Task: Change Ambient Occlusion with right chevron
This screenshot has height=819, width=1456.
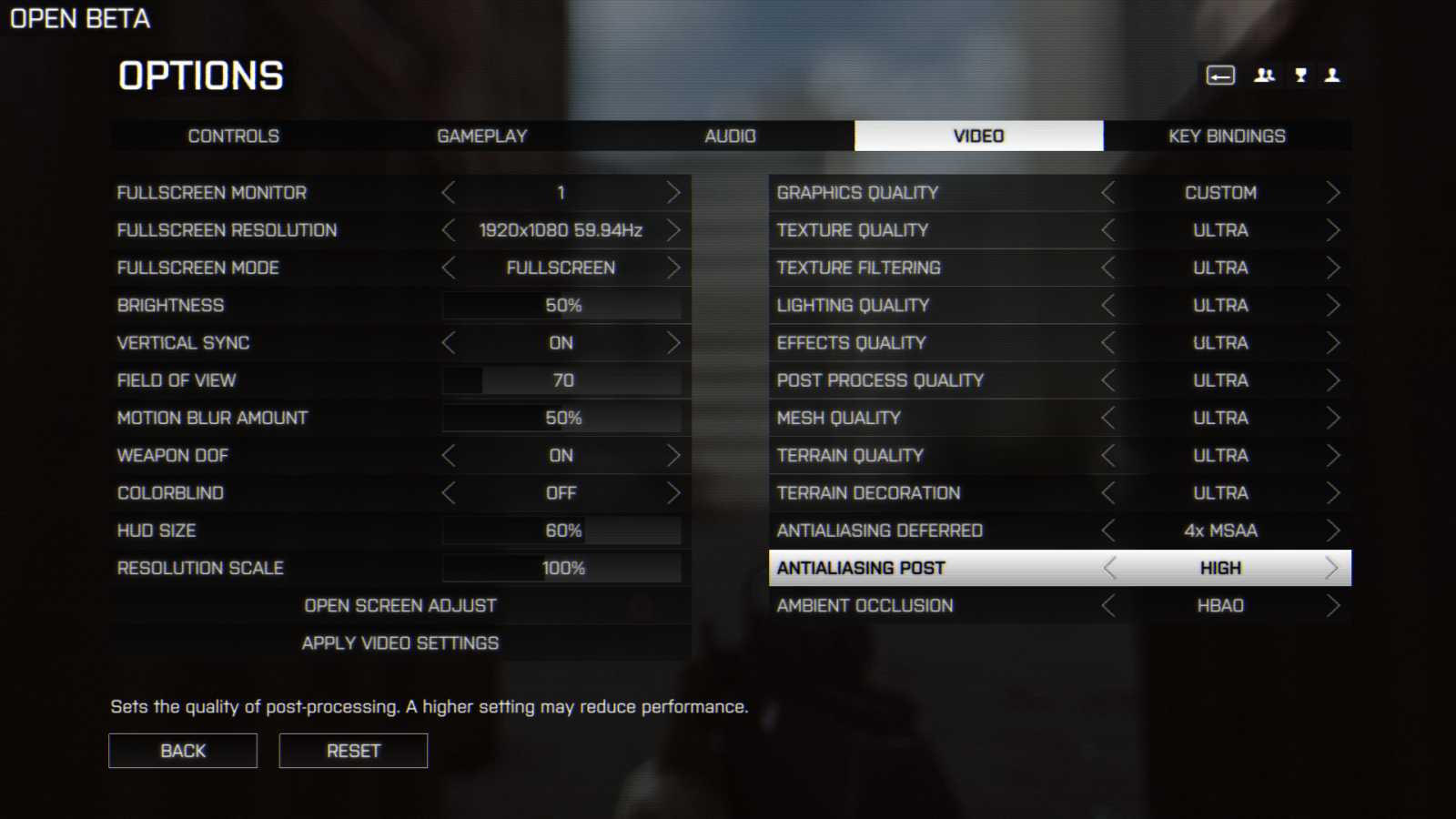Action: point(1334,605)
